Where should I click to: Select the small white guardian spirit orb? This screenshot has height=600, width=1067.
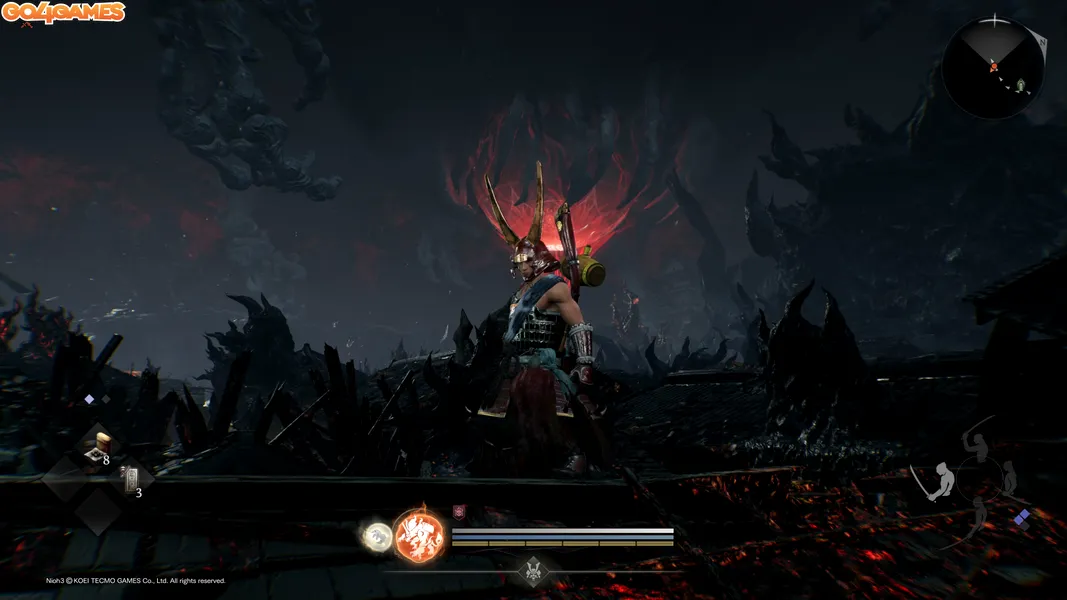point(378,535)
